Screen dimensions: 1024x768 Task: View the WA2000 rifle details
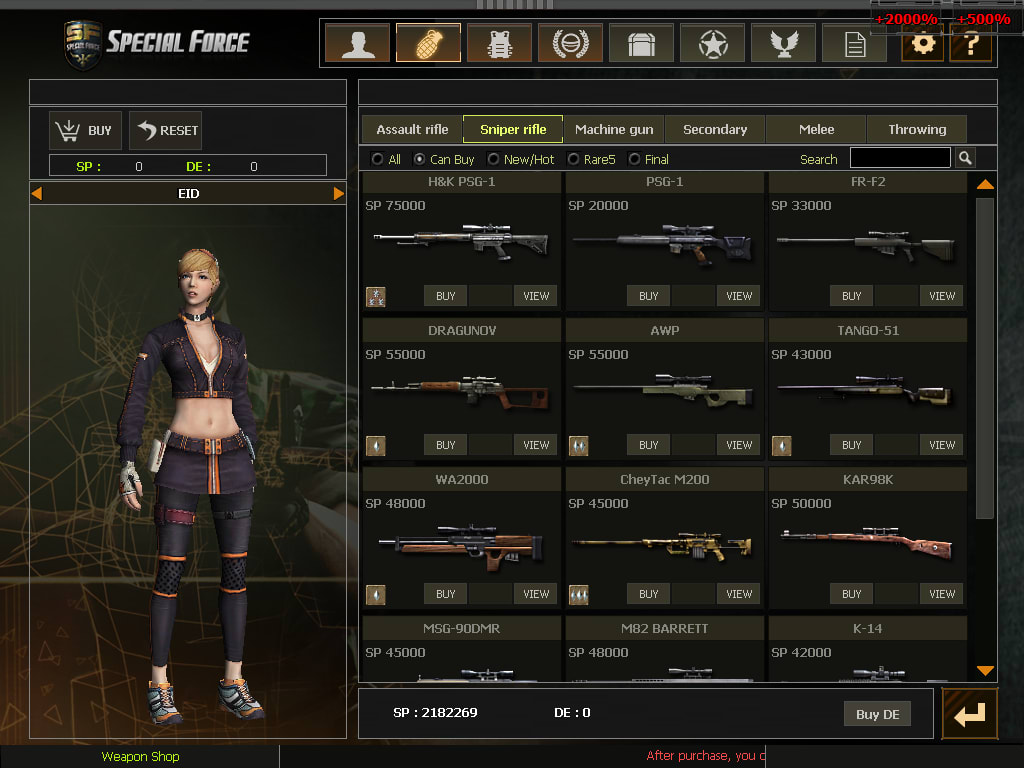(536, 594)
